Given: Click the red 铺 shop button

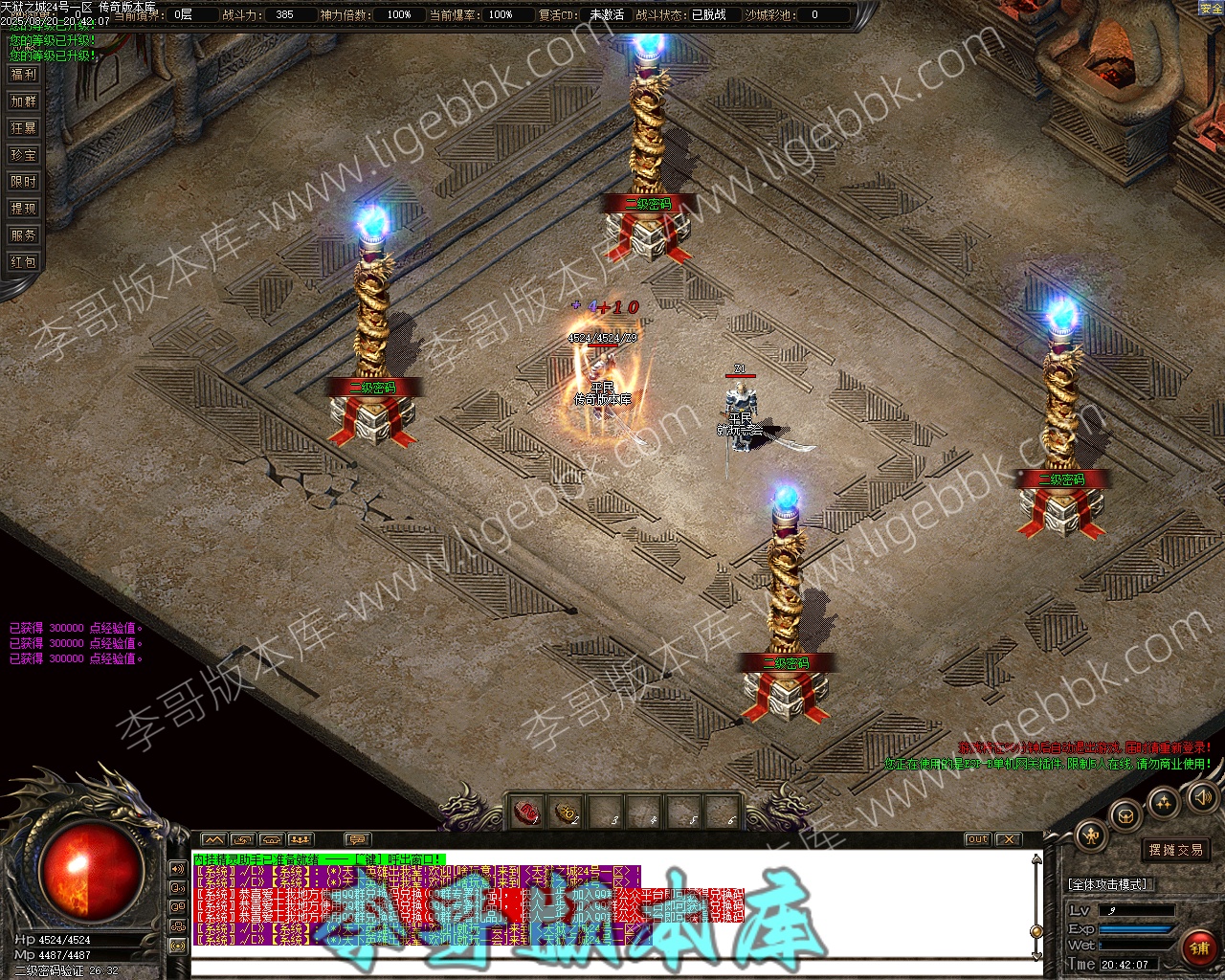Looking at the screenshot, I should point(1199,947).
